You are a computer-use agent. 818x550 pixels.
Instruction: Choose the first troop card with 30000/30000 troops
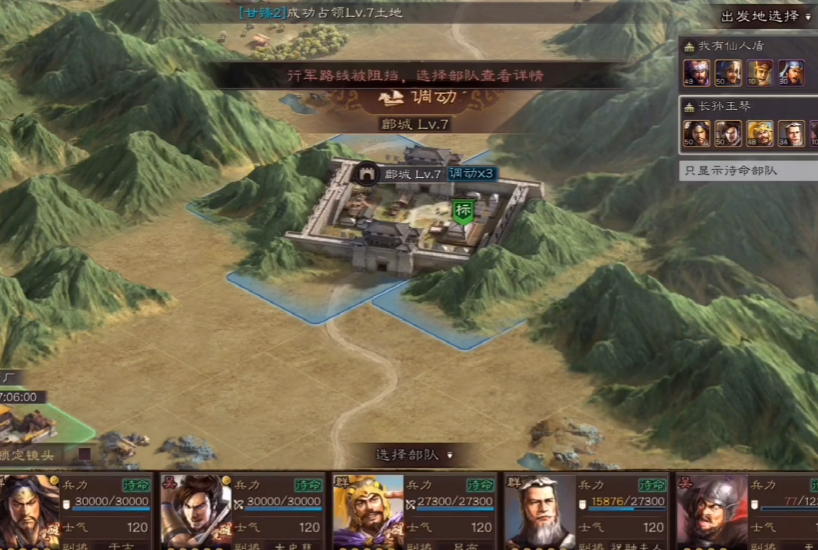pos(76,510)
